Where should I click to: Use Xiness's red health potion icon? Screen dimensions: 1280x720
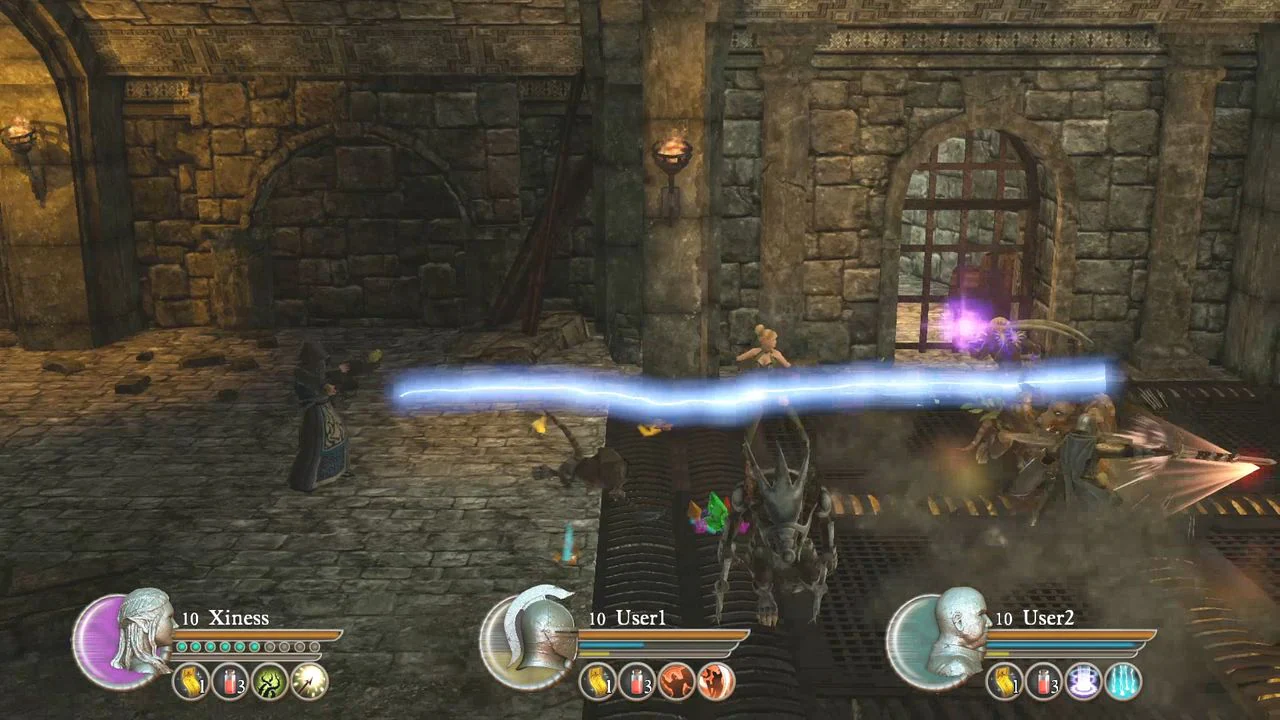pyautogui.click(x=229, y=681)
